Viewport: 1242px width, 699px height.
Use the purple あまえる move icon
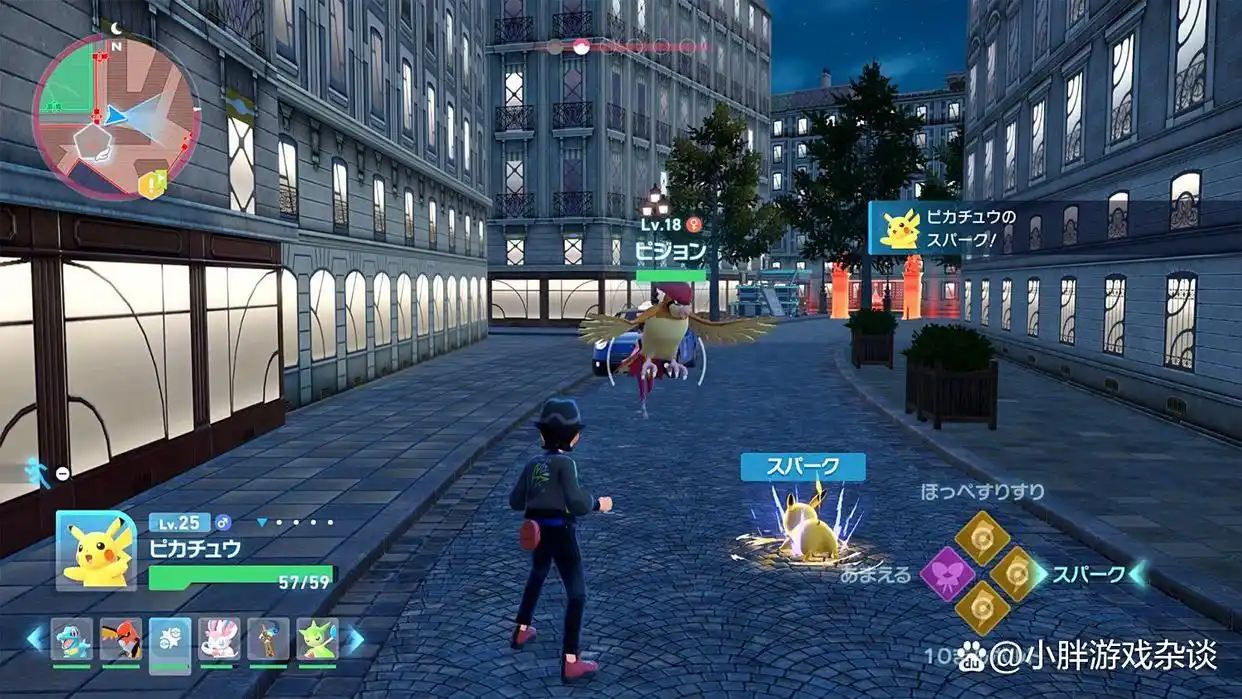click(947, 574)
